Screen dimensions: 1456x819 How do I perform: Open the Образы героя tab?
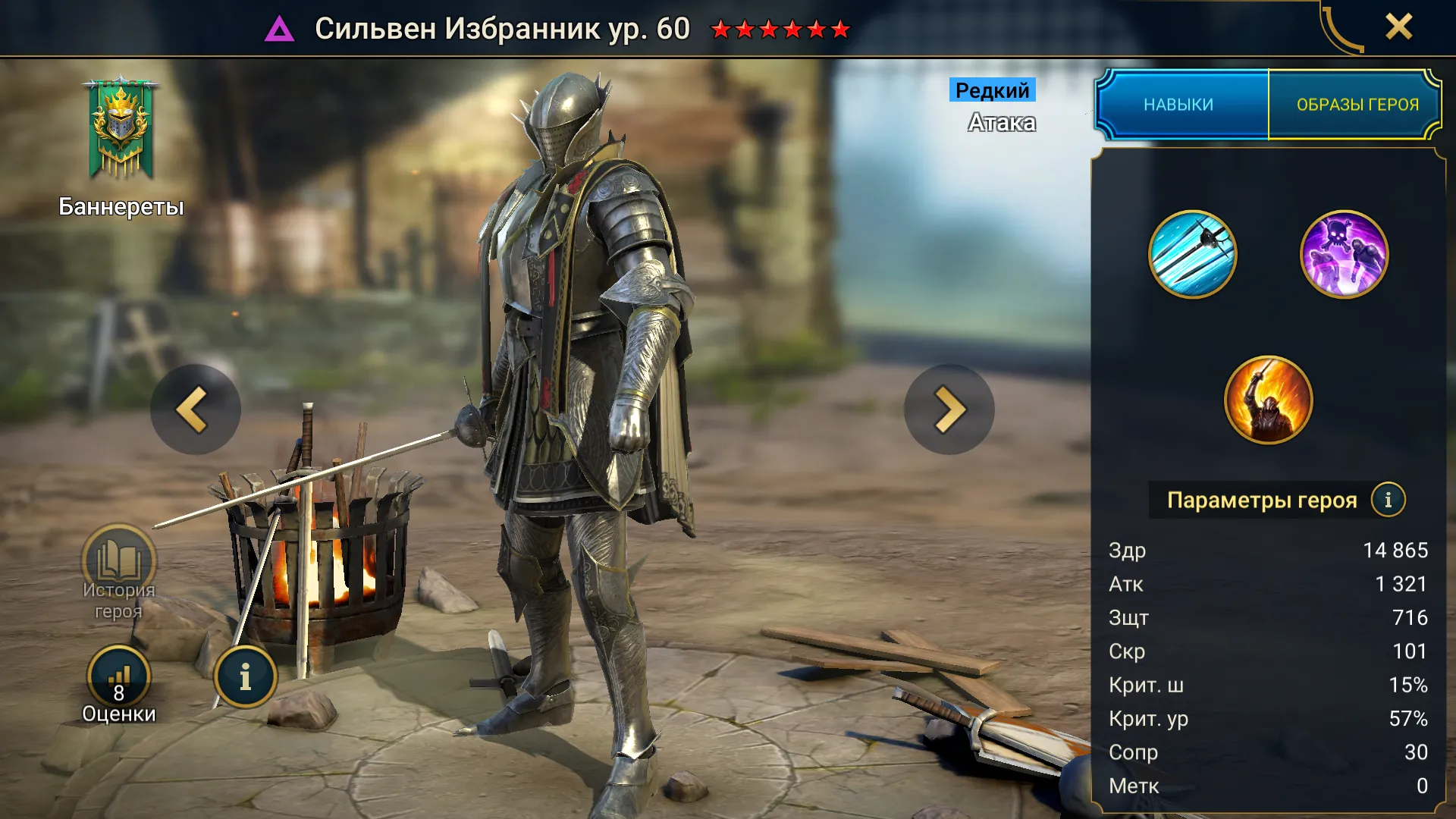coord(1357,105)
